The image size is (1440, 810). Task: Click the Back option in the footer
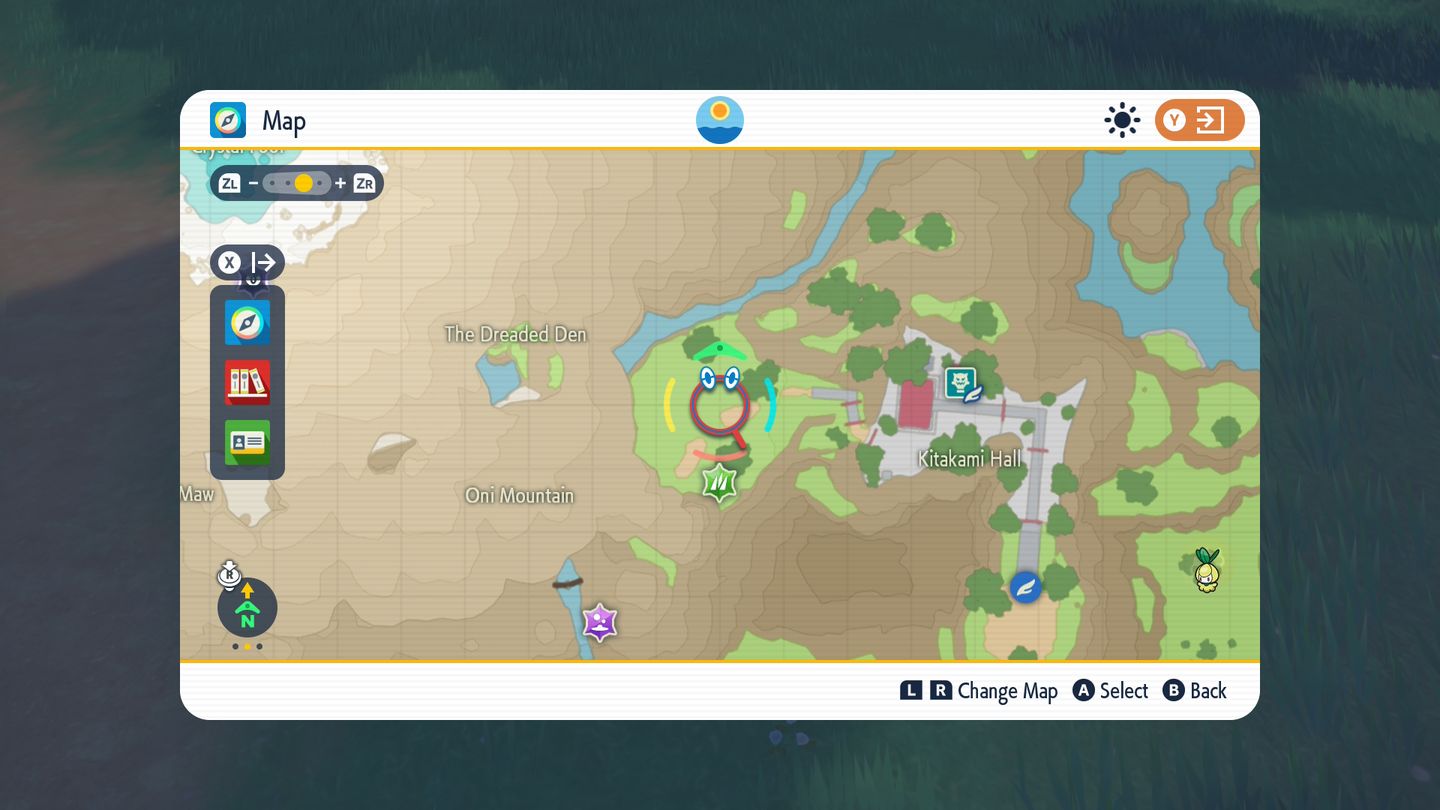click(1195, 691)
